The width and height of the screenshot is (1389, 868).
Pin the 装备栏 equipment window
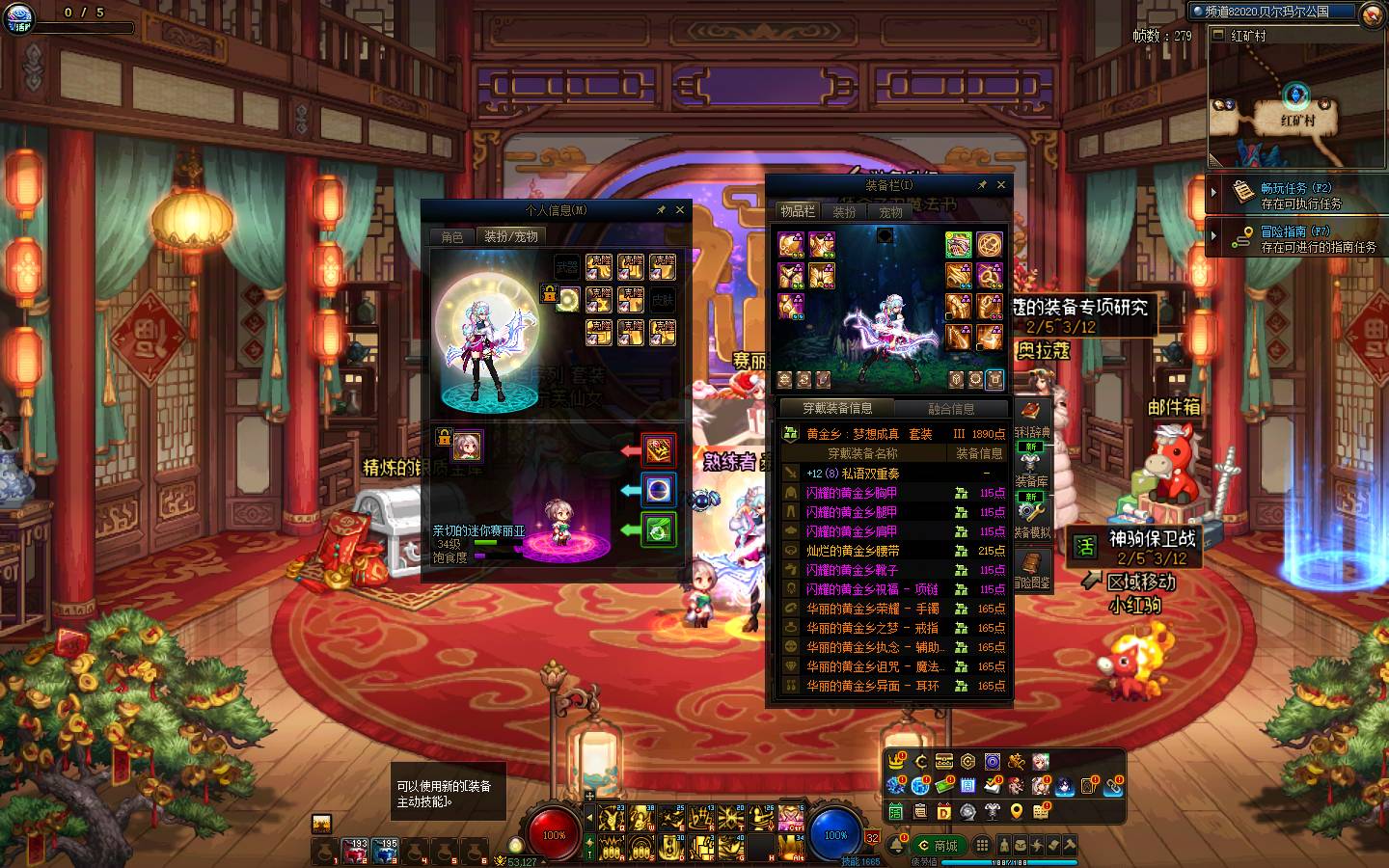click(982, 184)
